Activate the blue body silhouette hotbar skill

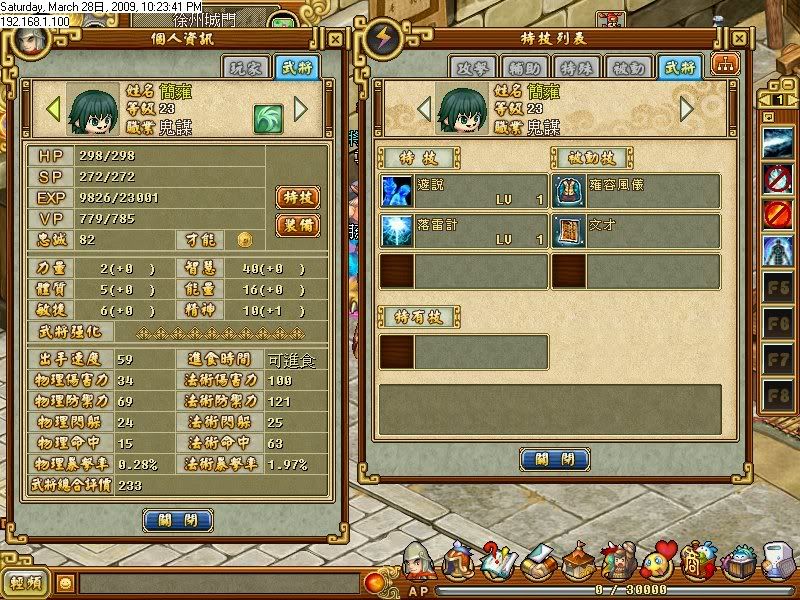click(777, 249)
